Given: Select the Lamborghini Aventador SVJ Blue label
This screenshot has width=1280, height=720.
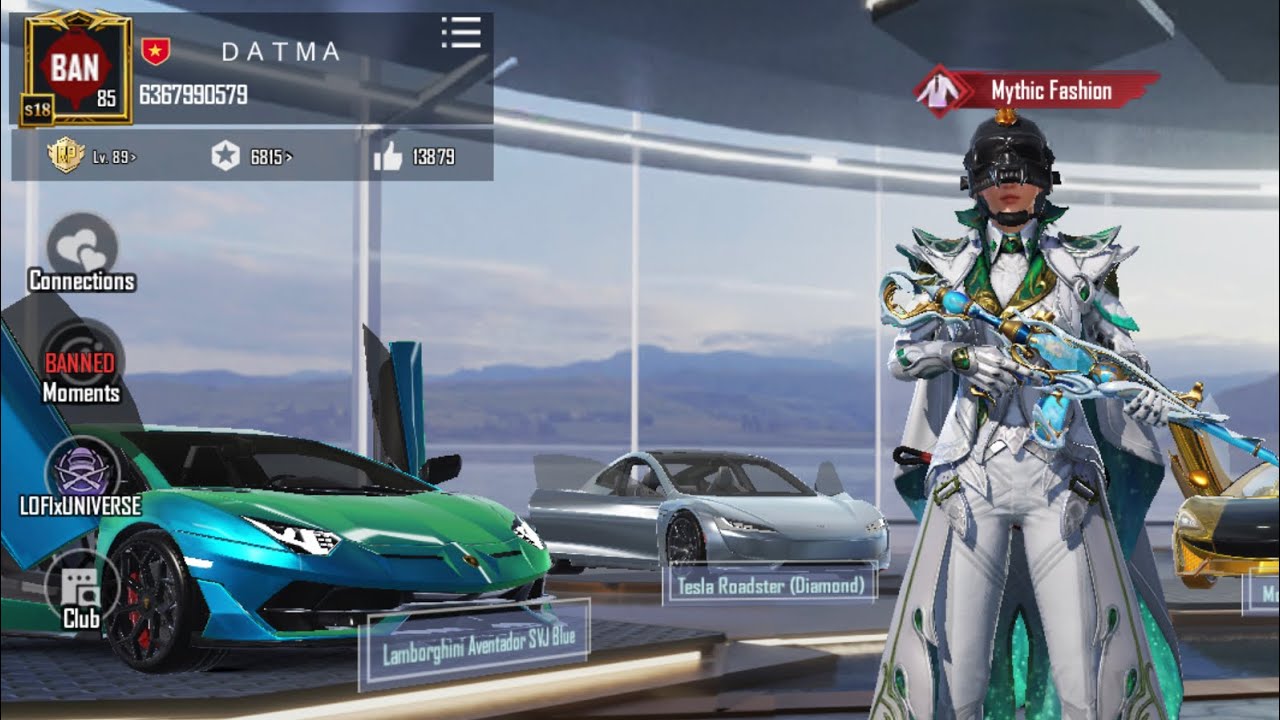Looking at the screenshot, I should tap(474, 645).
